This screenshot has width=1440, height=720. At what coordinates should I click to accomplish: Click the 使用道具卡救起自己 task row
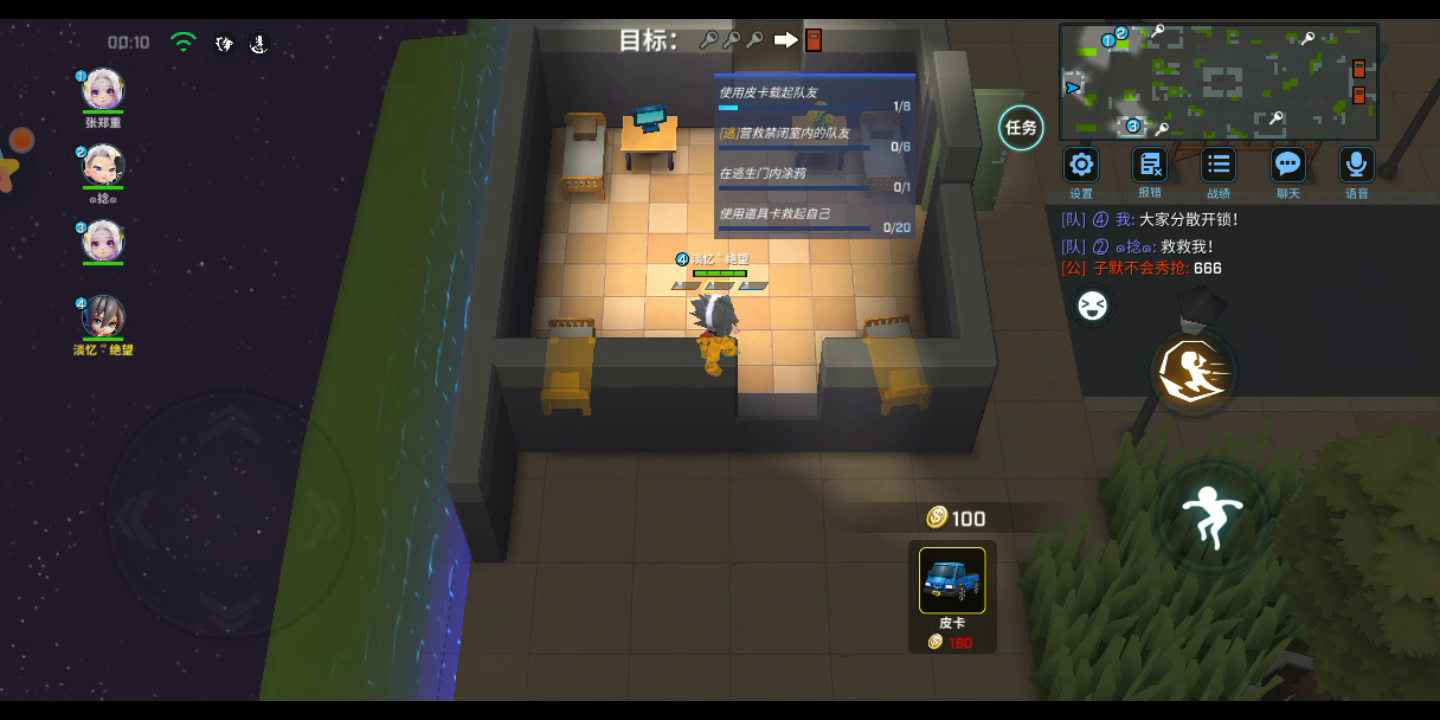click(x=814, y=219)
